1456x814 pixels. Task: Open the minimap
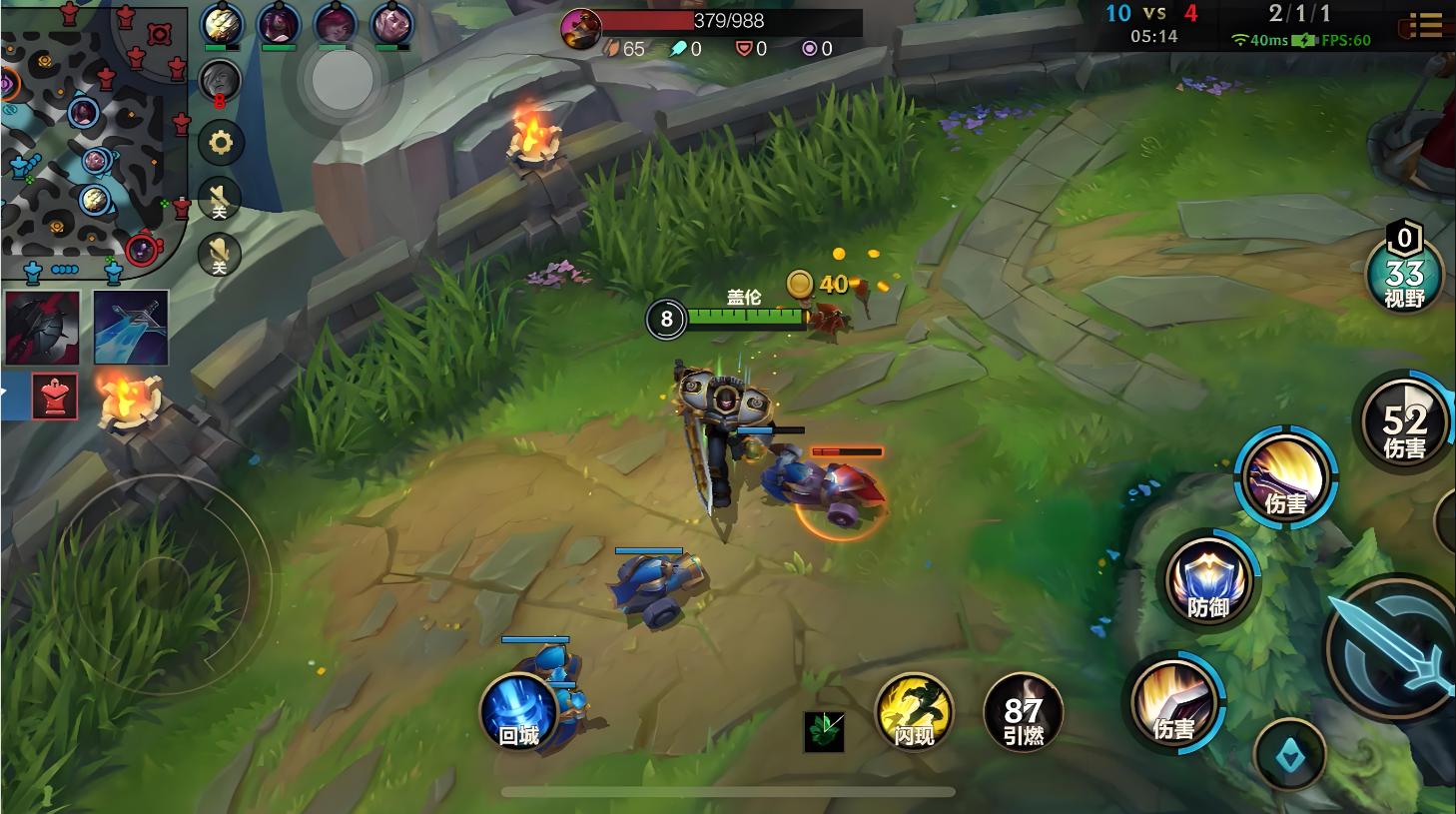[x=93, y=140]
